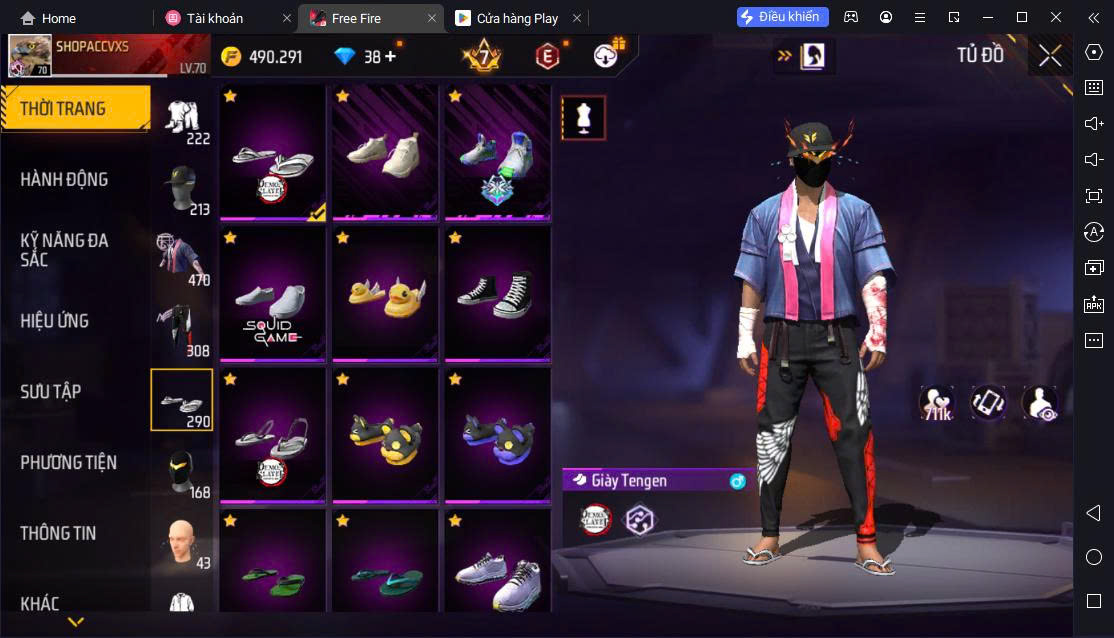Select the Squid Game white shoes
The height and width of the screenshot is (638, 1114).
[x=273, y=294]
